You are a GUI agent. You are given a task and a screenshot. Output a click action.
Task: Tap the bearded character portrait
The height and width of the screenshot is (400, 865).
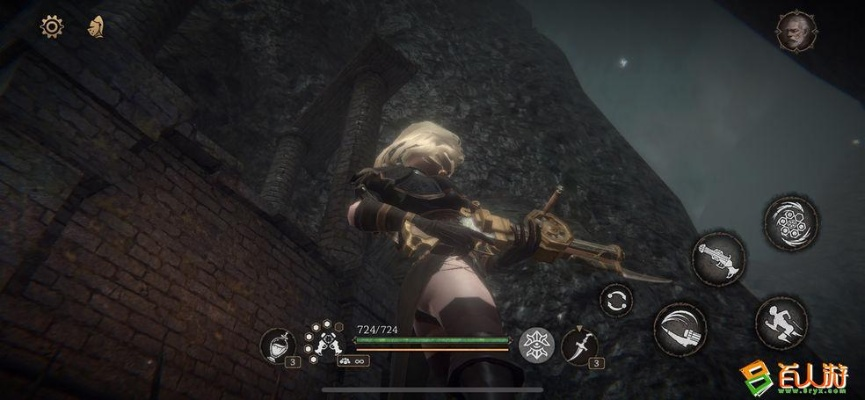click(x=796, y=31)
